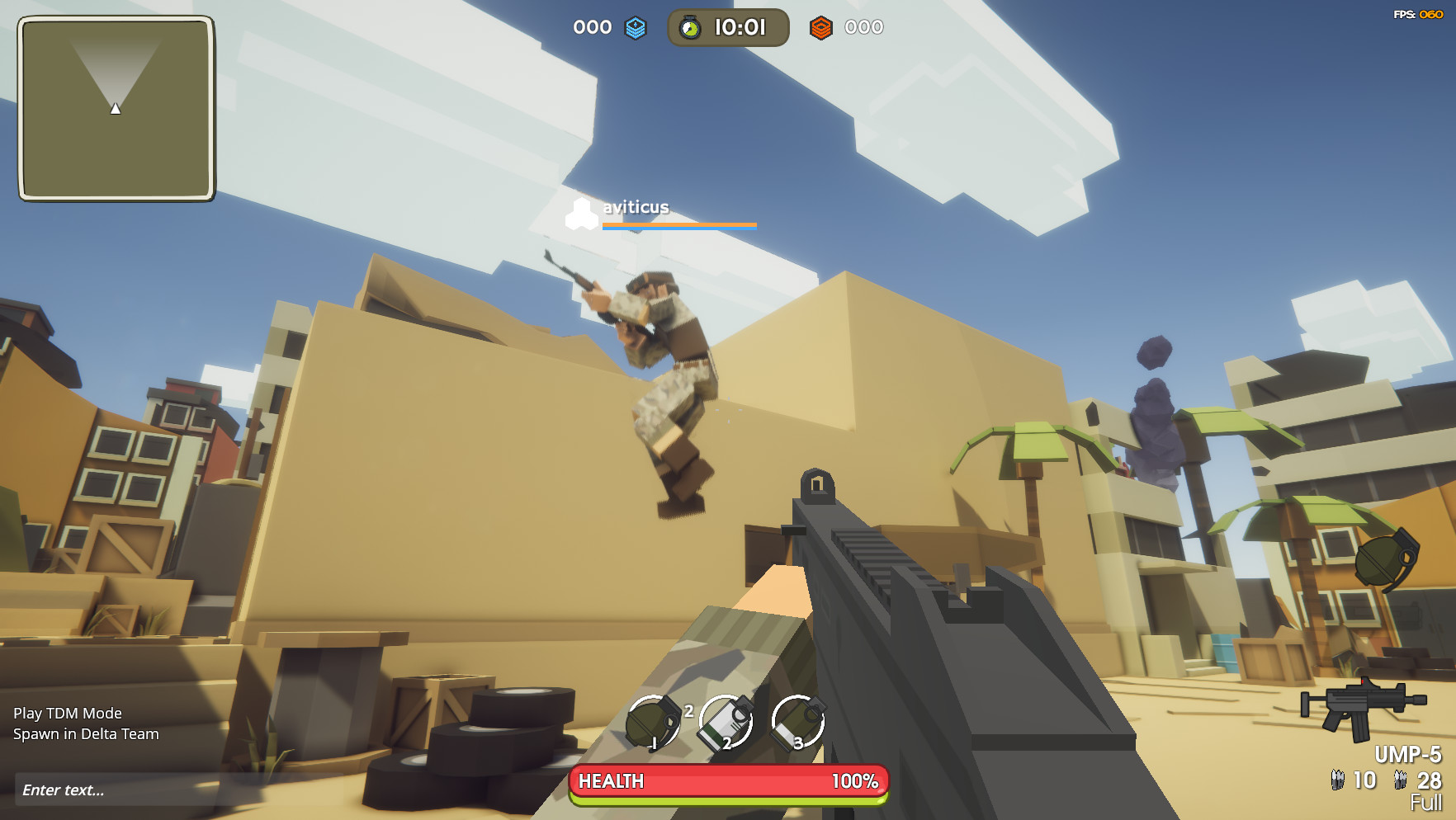Screen dimensions: 1456x820
Task: Click the player arrow marker on the minimap
Action: coord(116,106)
